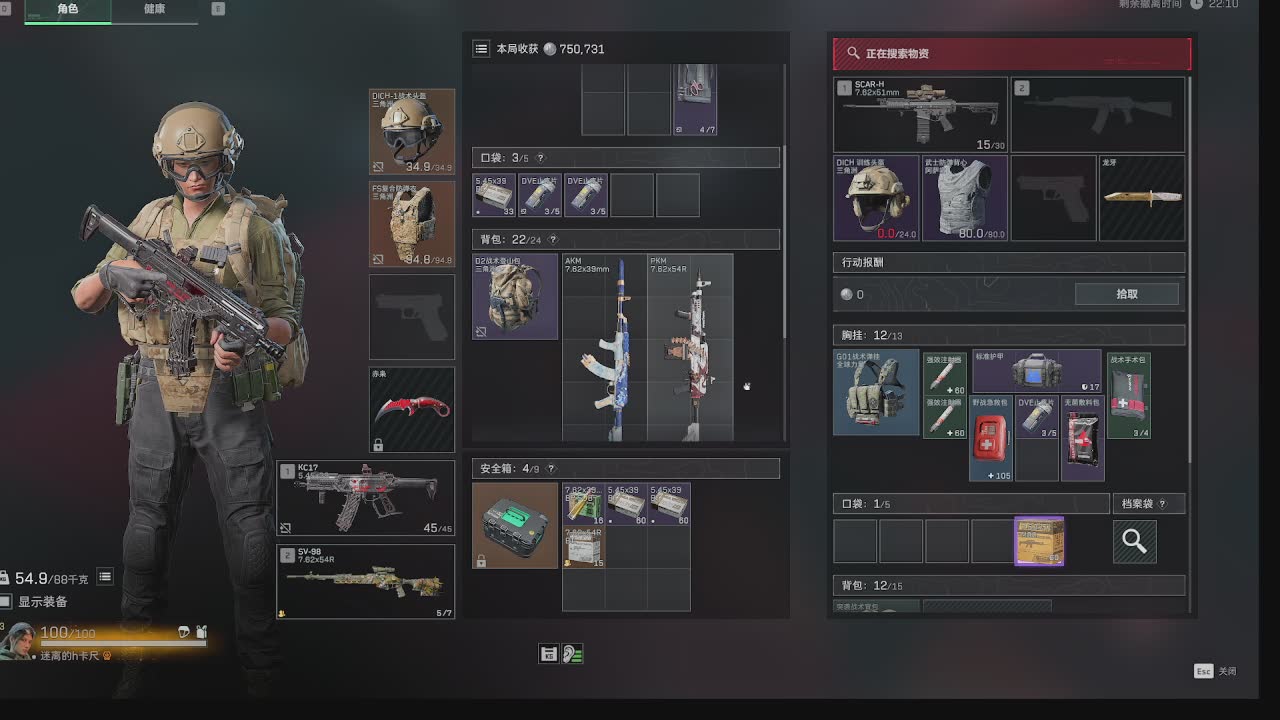Select the equipped DICH-1 tactical helmet

[412, 132]
